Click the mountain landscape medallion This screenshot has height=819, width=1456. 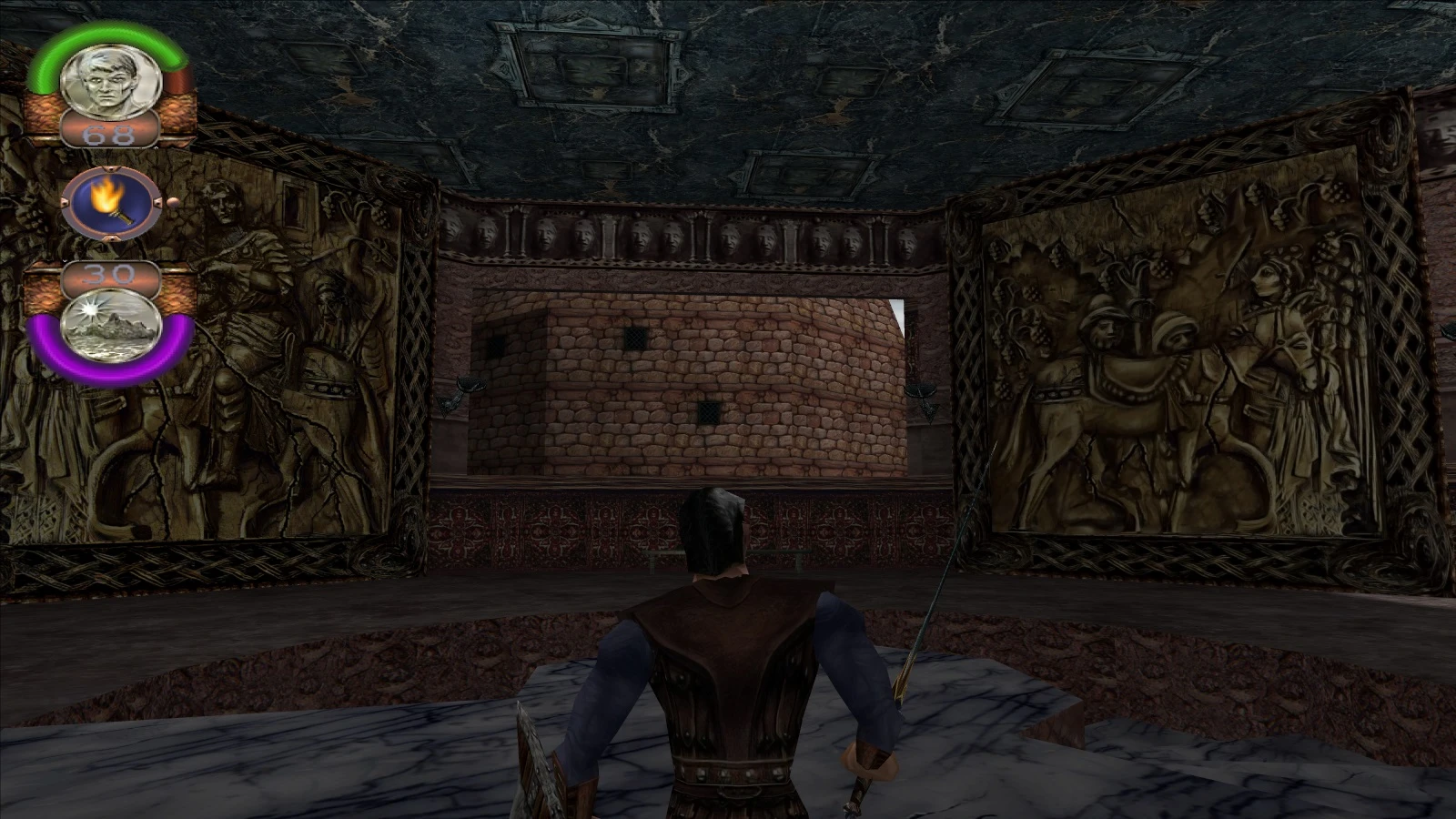click(108, 325)
